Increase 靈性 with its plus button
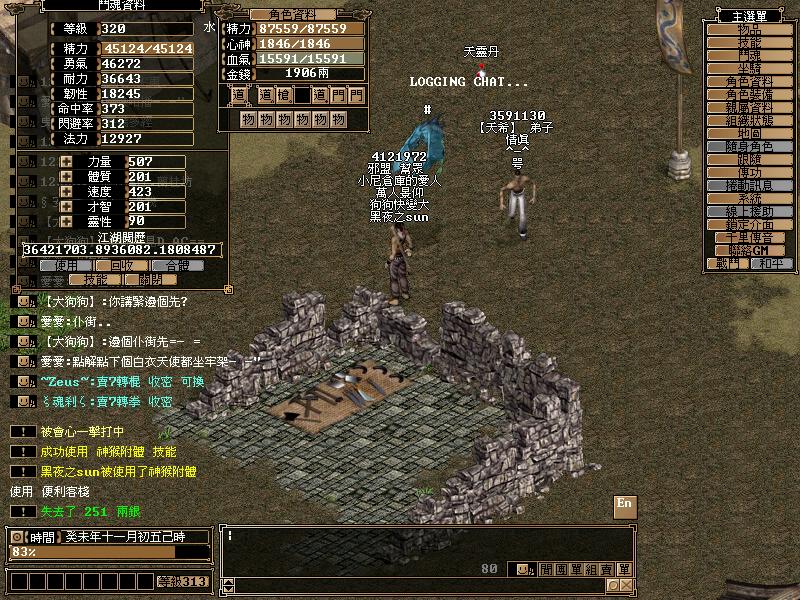This screenshot has width=800, height=600. tap(67, 221)
